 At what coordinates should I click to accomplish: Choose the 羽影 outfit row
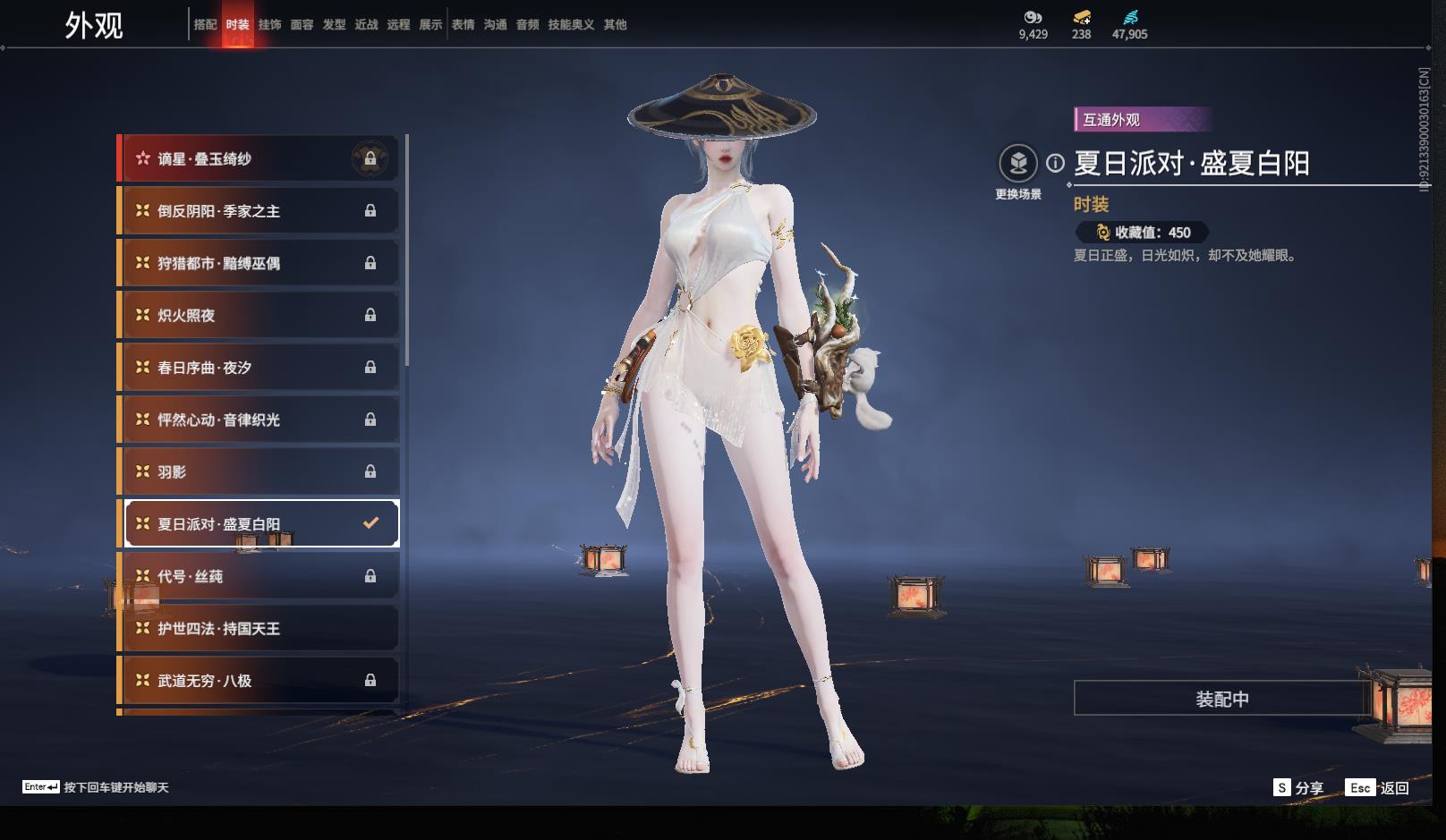[259, 471]
